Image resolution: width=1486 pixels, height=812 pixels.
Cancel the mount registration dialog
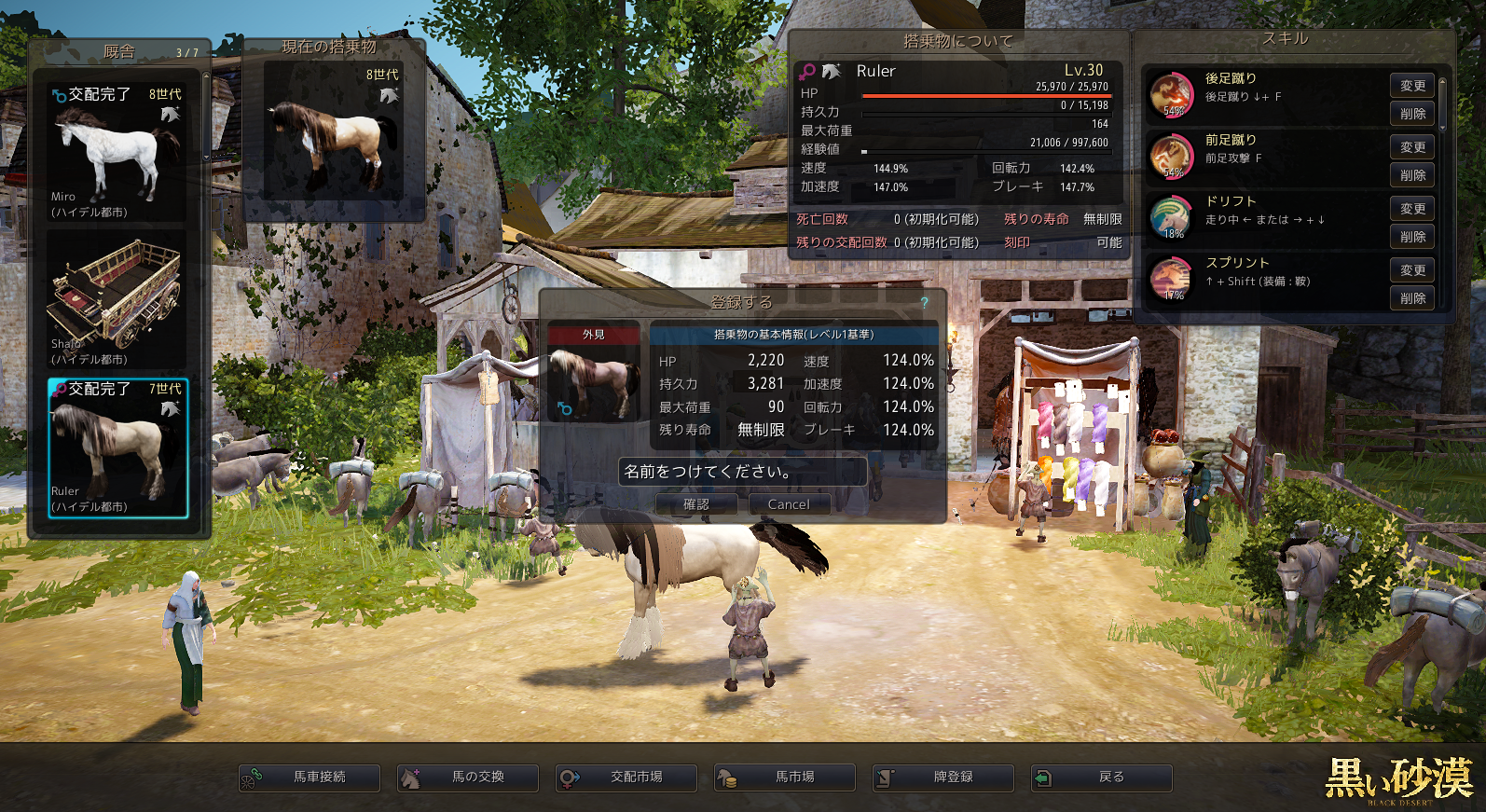pos(789,504)
